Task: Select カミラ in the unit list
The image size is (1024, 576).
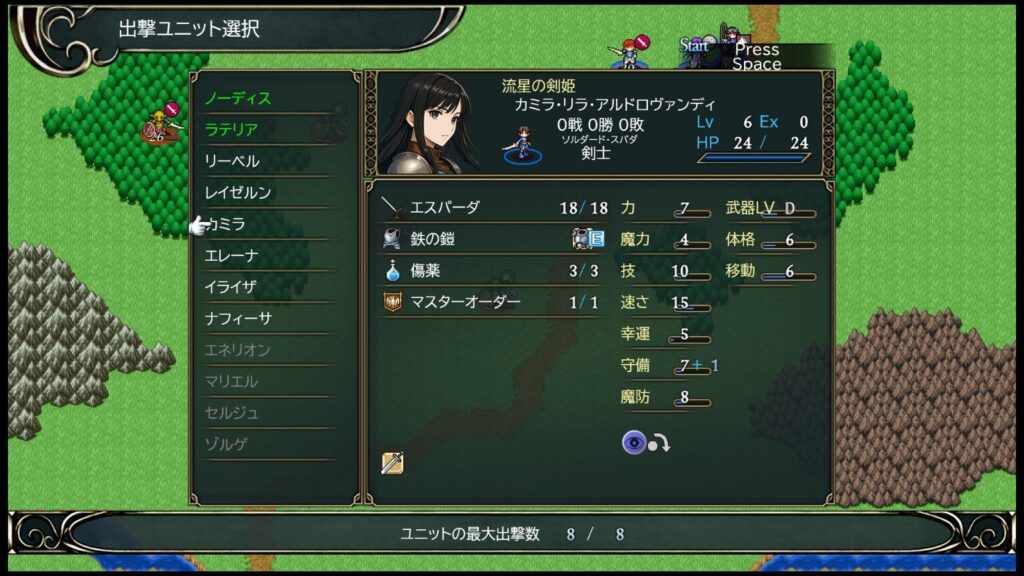Action: click(228, 224)
